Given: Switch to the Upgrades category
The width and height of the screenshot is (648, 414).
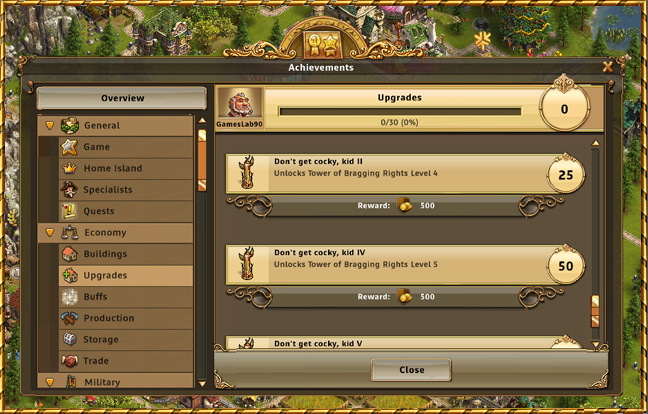Looking at the screenshot, I should tap(105, 275).
